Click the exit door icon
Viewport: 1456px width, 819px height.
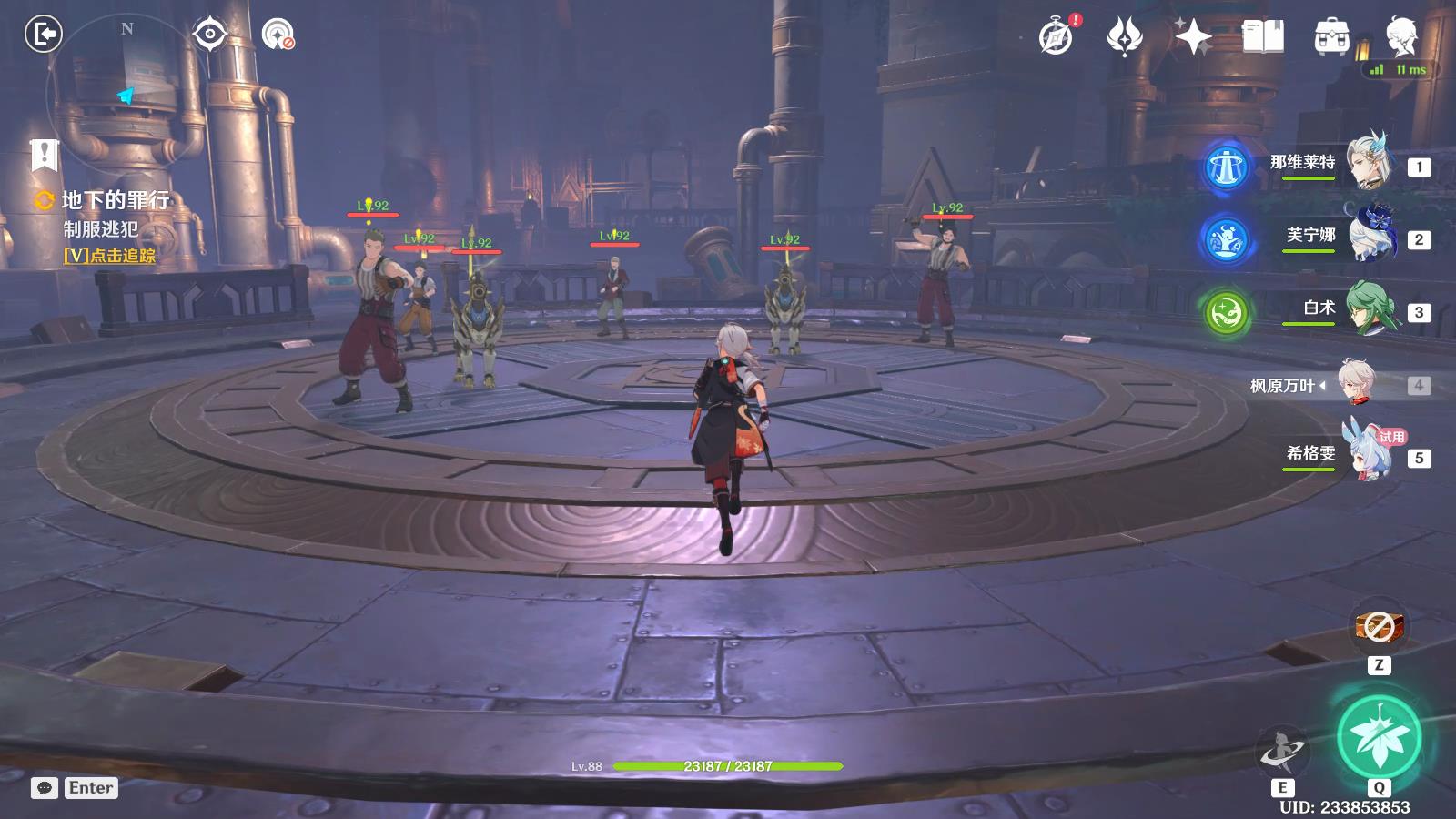(x=43, y=35)
